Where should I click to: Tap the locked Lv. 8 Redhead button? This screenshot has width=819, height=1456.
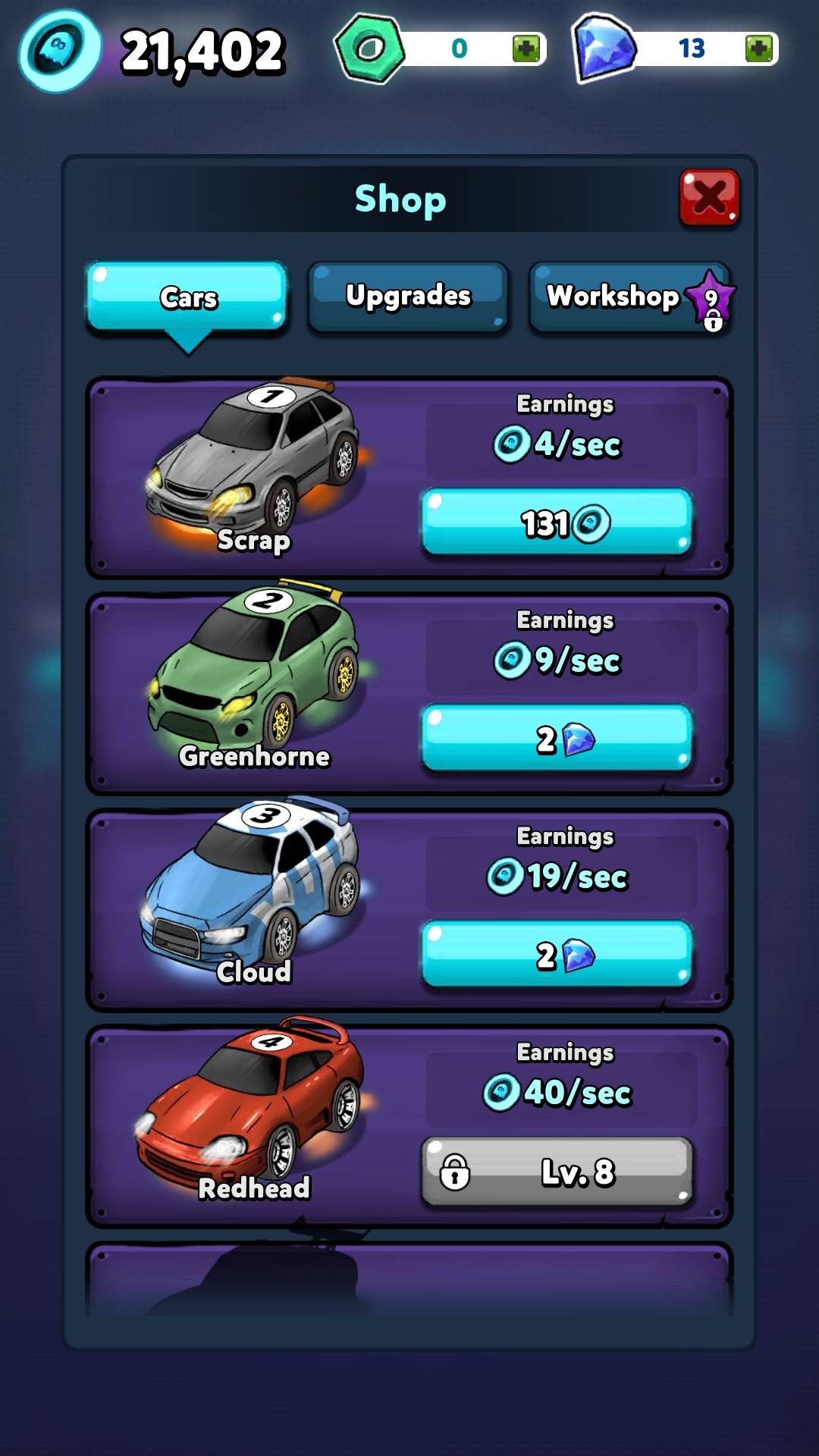(x=557, y=1172)
